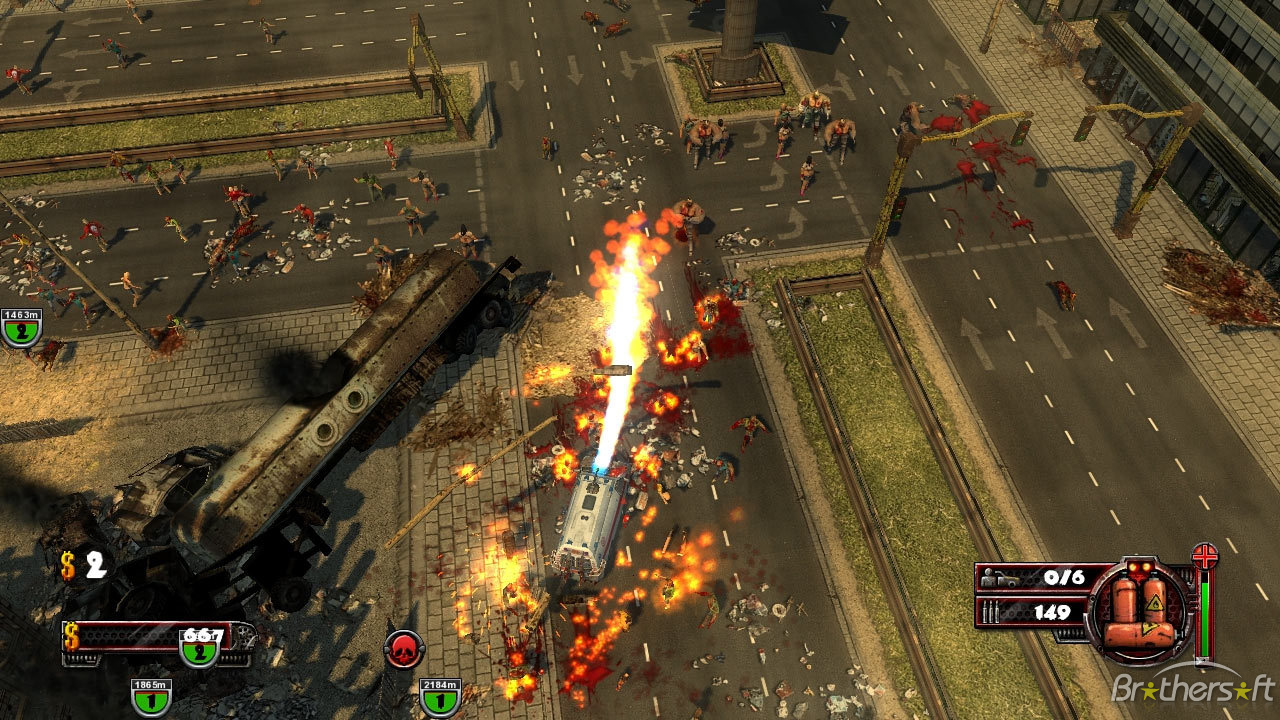Image resolution: width=1280 pixels, height=720 pixels.
Task: Click the red skull marker icon
Action: tap(404, 649)
